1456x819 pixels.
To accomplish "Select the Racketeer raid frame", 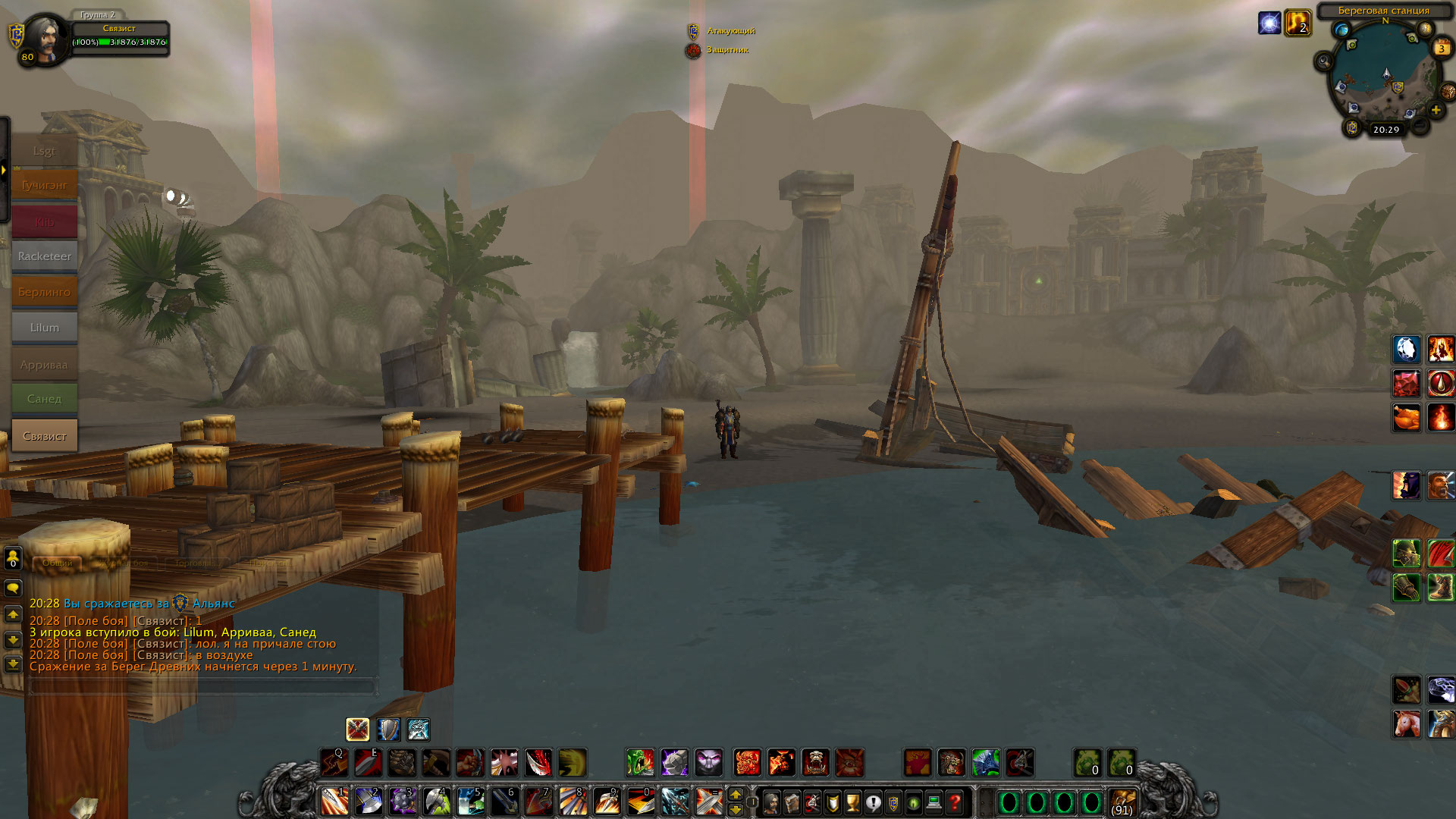I will point(44,256).
